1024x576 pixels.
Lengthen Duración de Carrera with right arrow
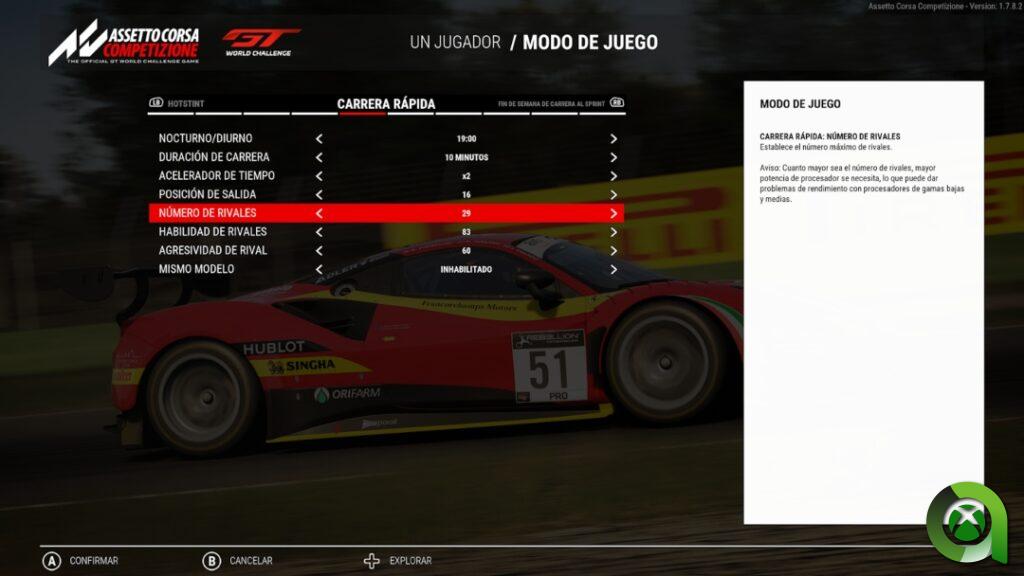(613, 157)
